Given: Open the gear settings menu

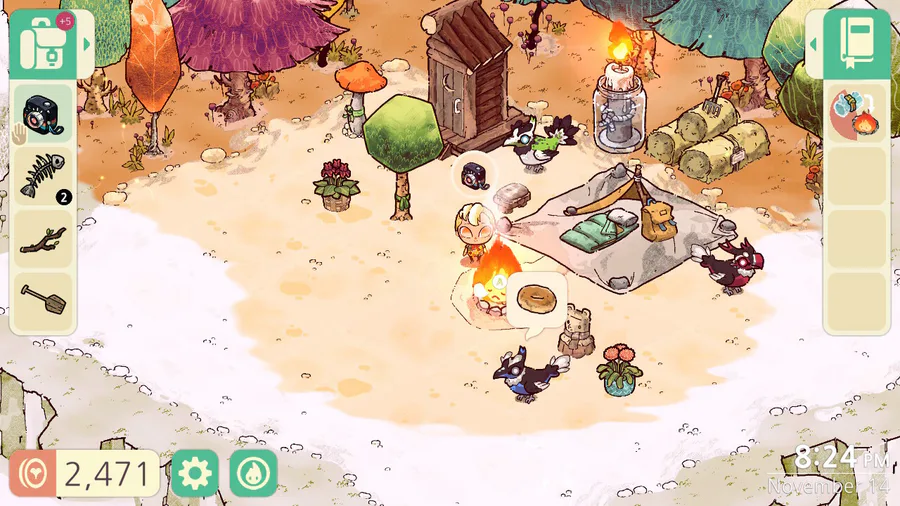Looking at the screenshot, I should click(x=194, y=473).
